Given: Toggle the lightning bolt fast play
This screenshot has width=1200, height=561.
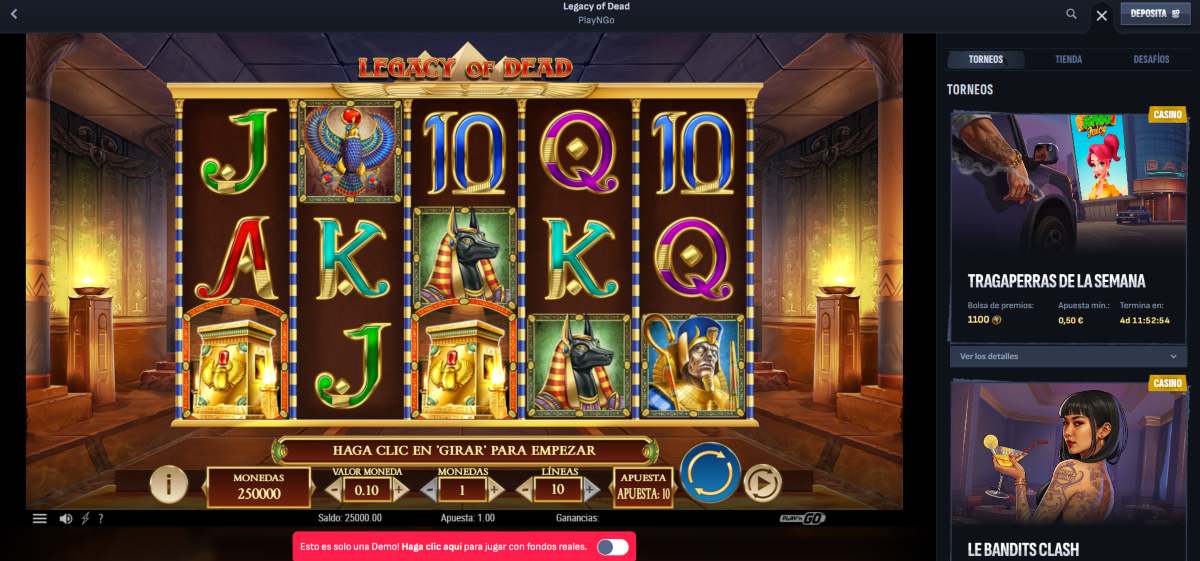Looking at the screenshot, I should point(85,518).
